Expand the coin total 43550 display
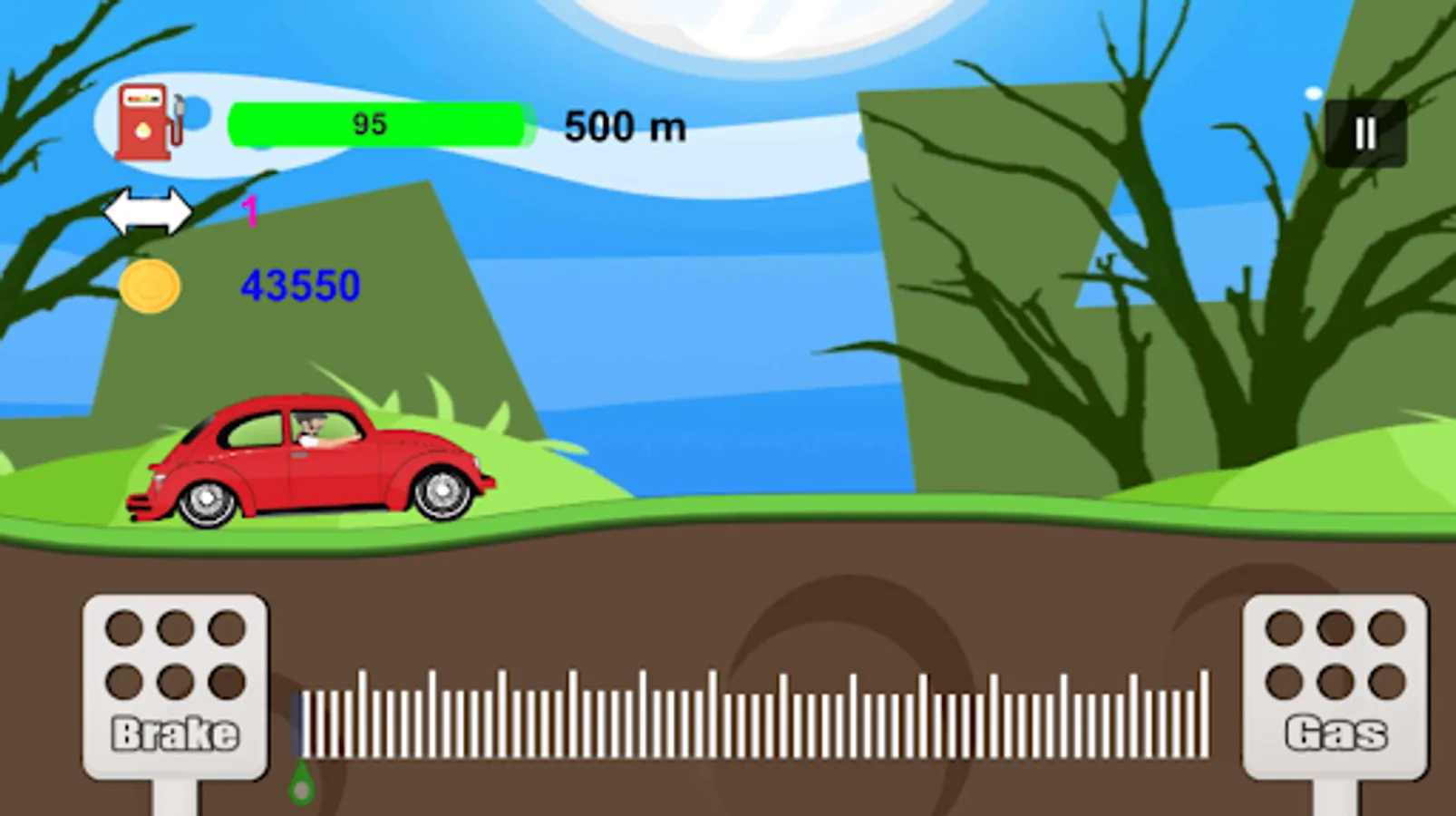The height and width of the screenshot is (816, 1456). coord(299,286)
